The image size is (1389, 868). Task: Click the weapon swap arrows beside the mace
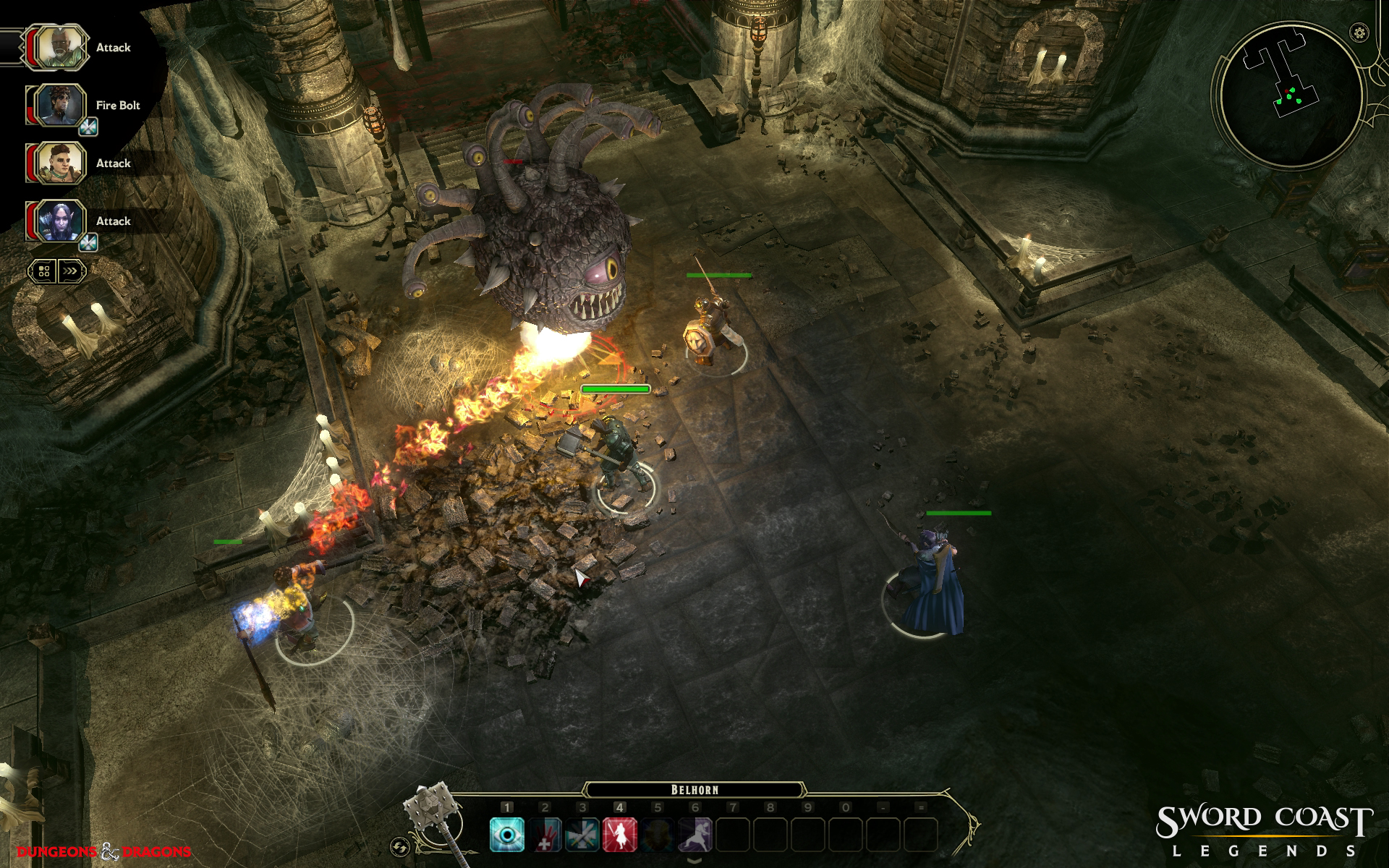400,845
